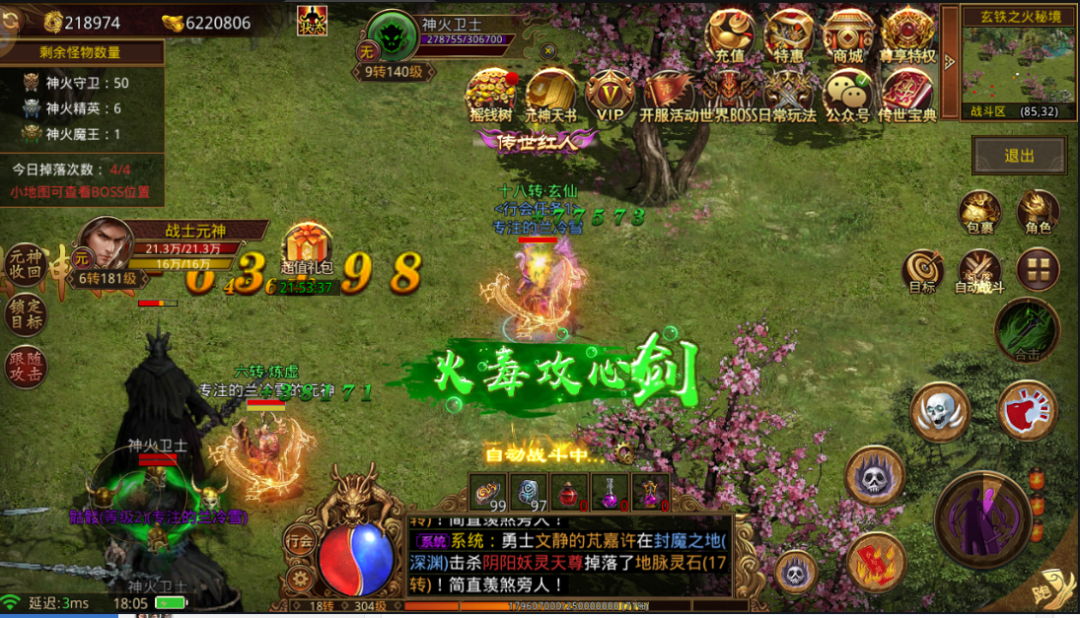Viewport: 1080px width, 618px height.
Task: Open the 尊享特权 privileges menu
Action: [908, 36]
